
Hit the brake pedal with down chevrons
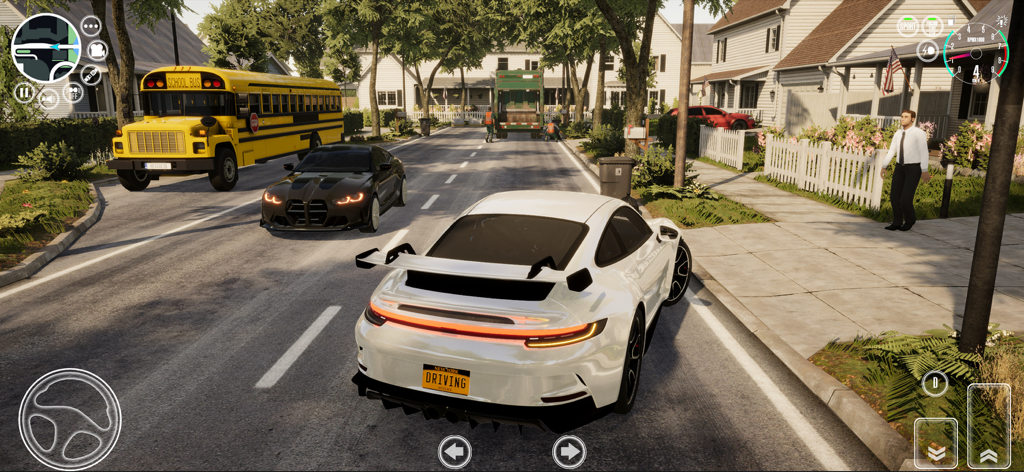936,443
